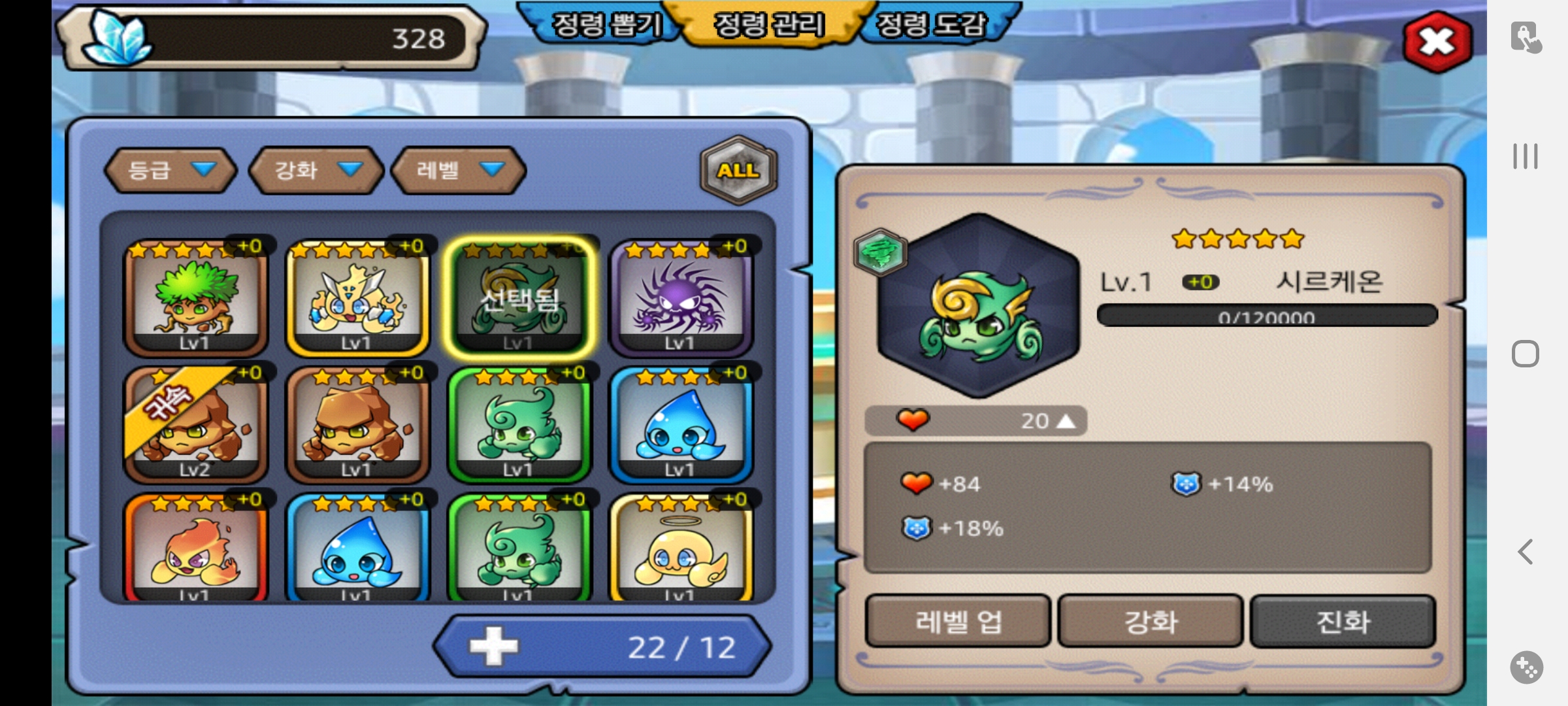
Task: Expand spirit storage with the plus button
Action: click(x=494, y=647)
